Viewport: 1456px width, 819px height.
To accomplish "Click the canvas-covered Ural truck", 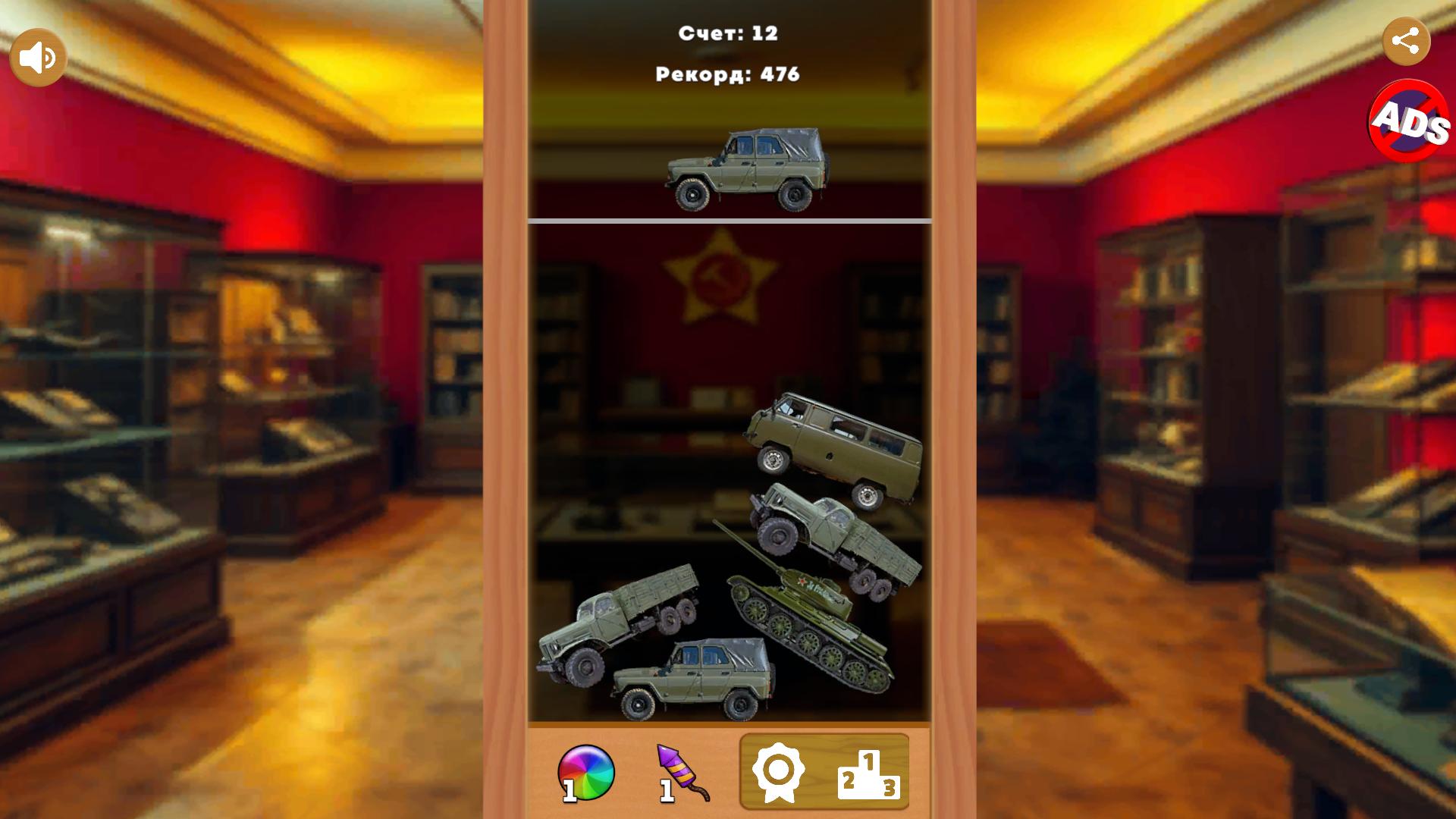I will (827, 531).
